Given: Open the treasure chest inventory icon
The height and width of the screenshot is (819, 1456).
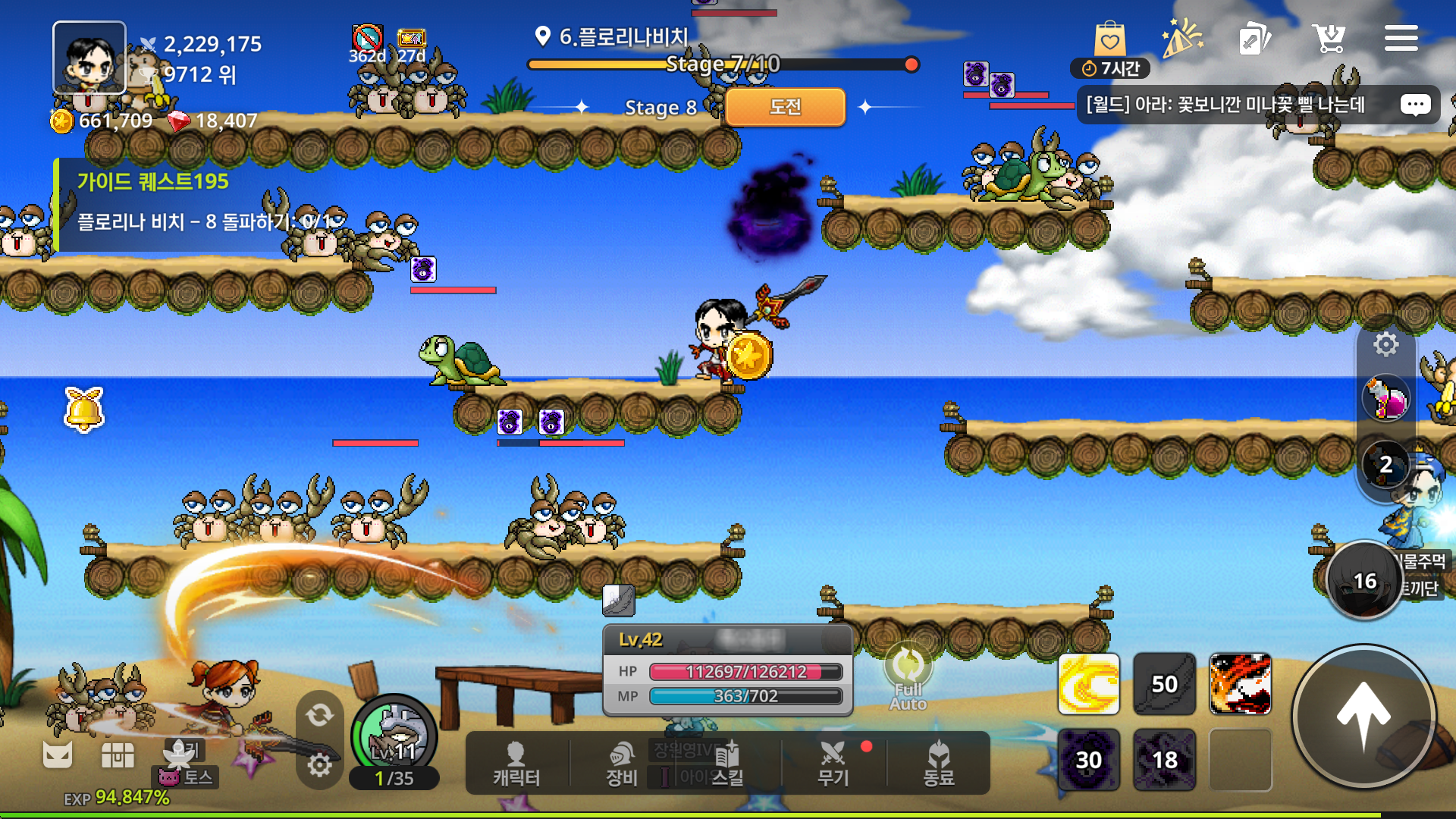Looking at the screenshot, I should pyautogui.click(x=118, y=755).
